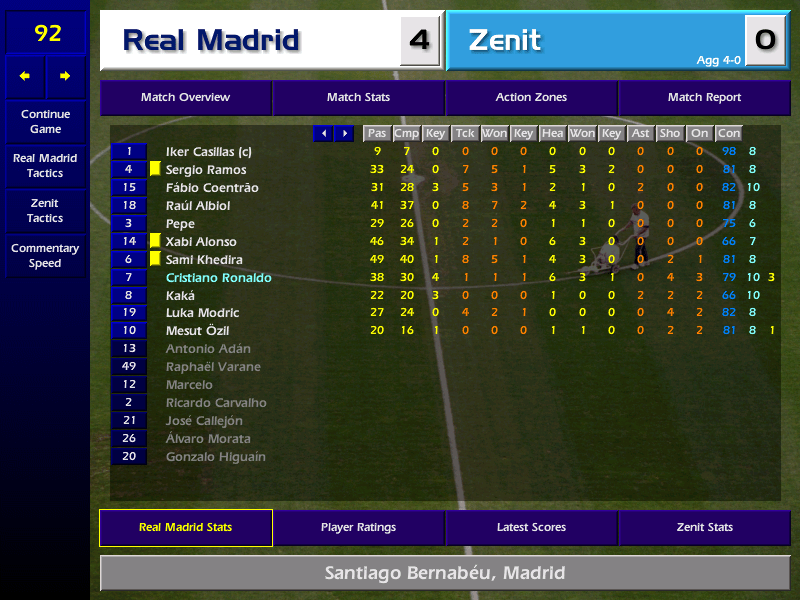Viewport: 800px width, 600px height.
Task: Click Continue Game button
Action: click(x=45, y=122)
